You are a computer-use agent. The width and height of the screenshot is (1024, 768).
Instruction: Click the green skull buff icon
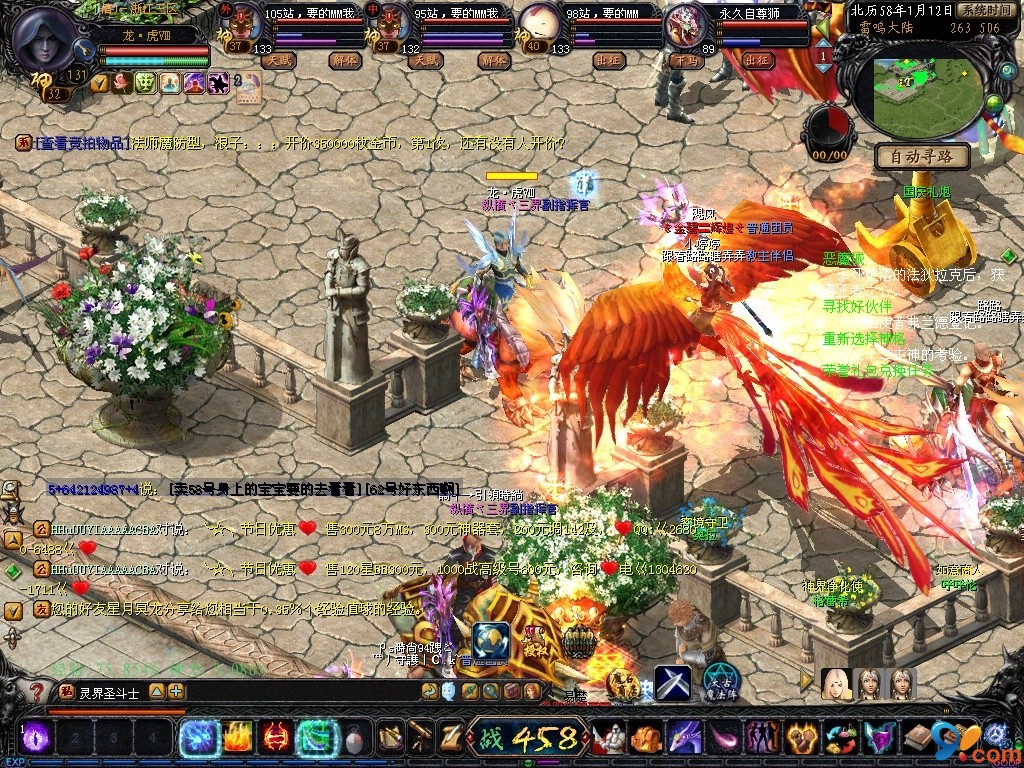click(145, 83)
